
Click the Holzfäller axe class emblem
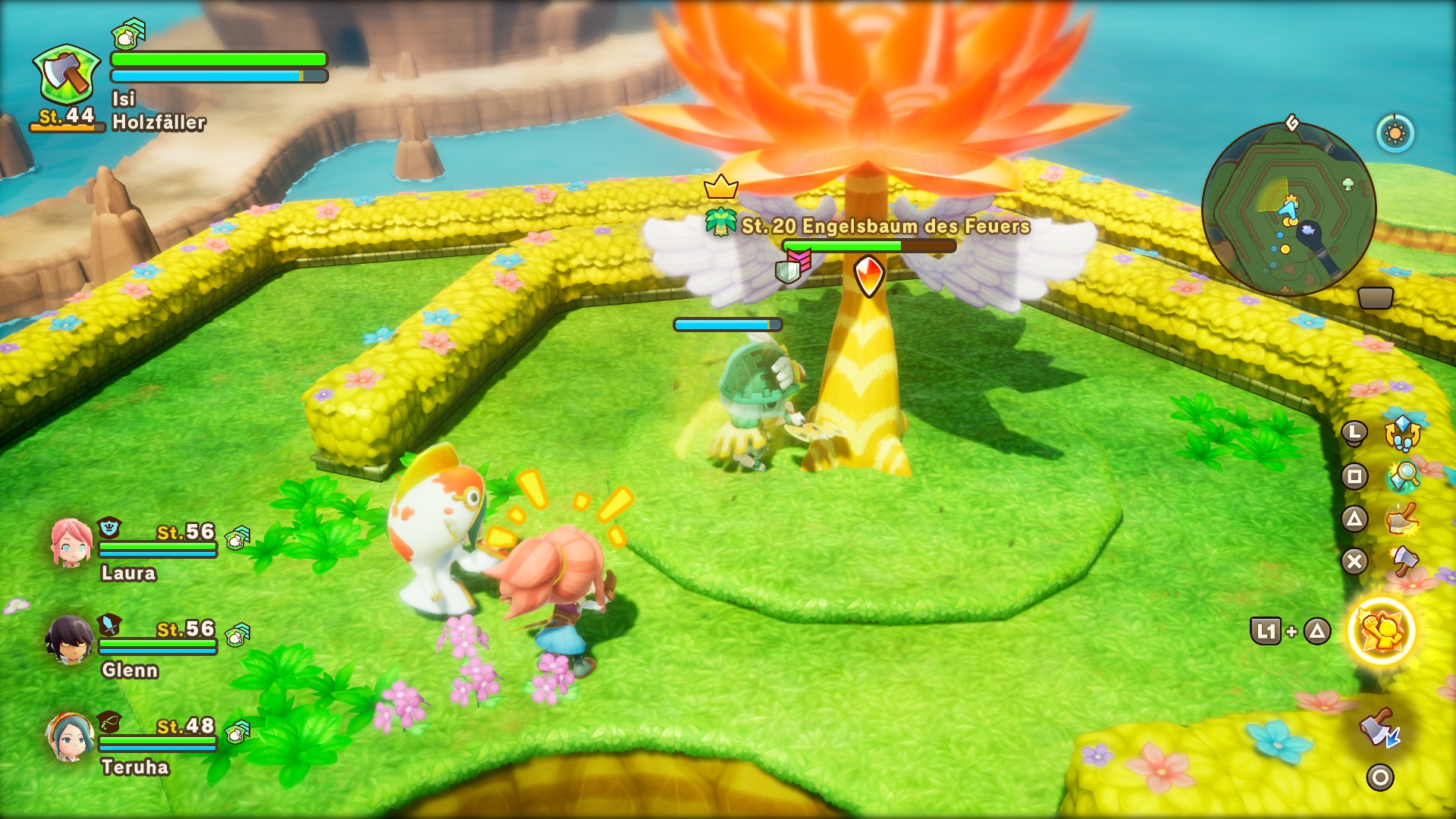[x=67, y=75]
